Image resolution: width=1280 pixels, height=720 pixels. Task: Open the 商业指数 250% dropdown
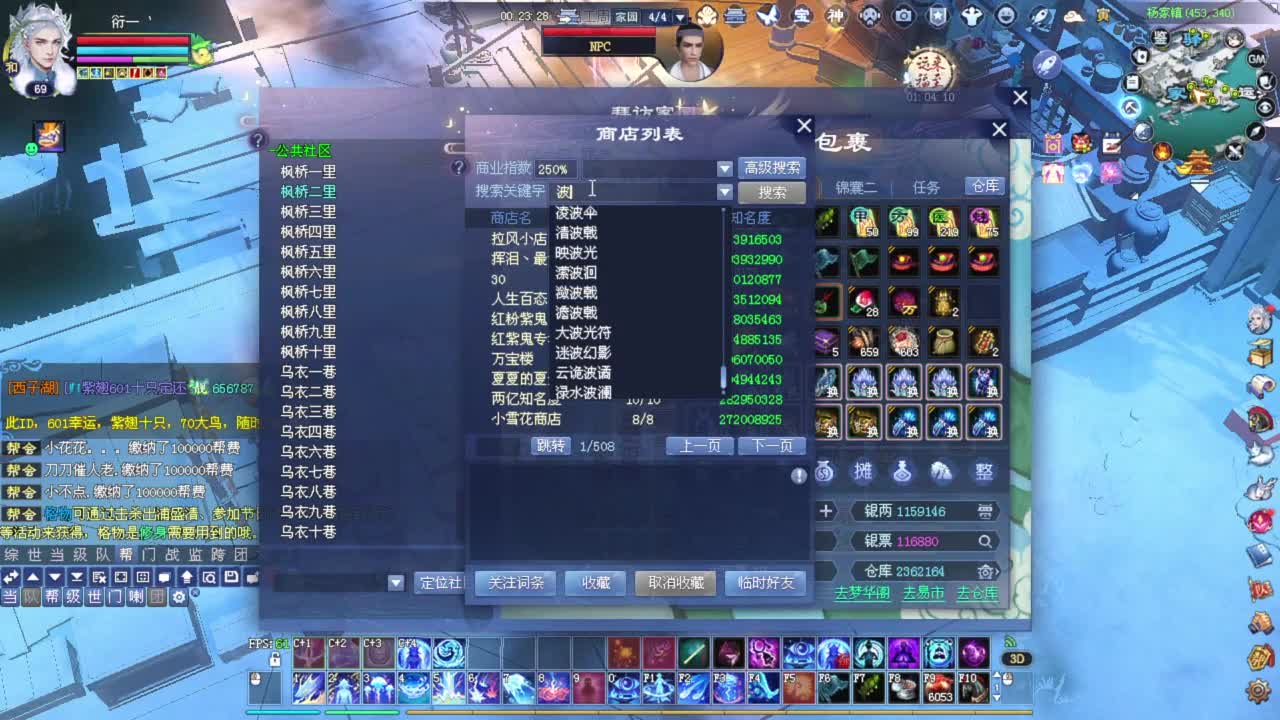point(724,168)
